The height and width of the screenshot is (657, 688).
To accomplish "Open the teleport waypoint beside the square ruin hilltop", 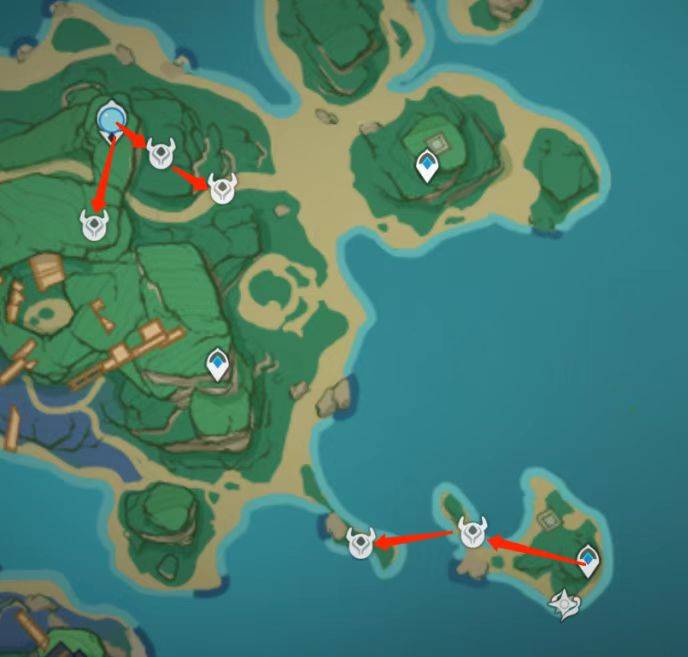I will 428,167.
